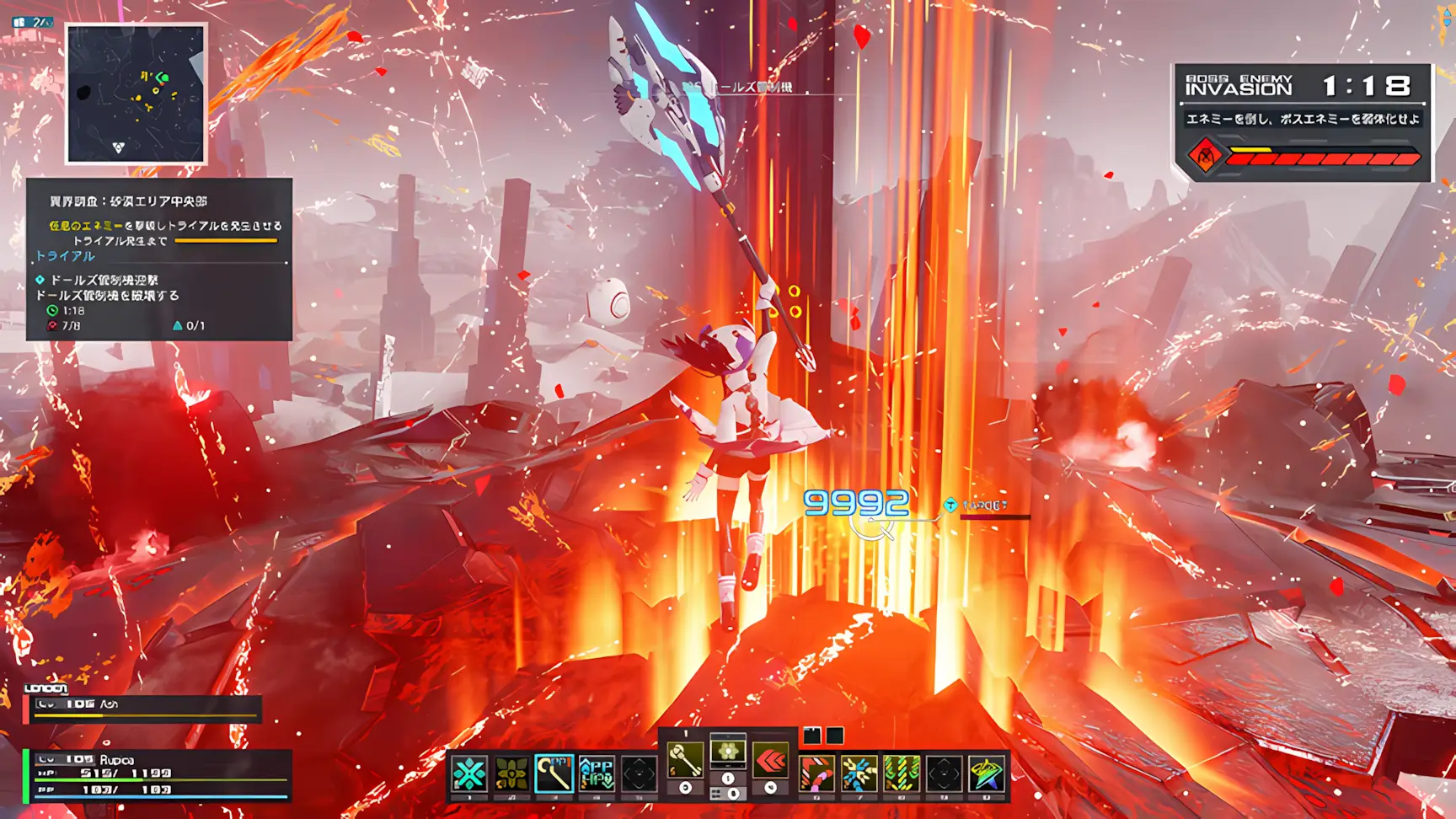Click the Boss Enemy Invasion gauge panel
1456x819 pixels.
click(x=1303, y=122)
